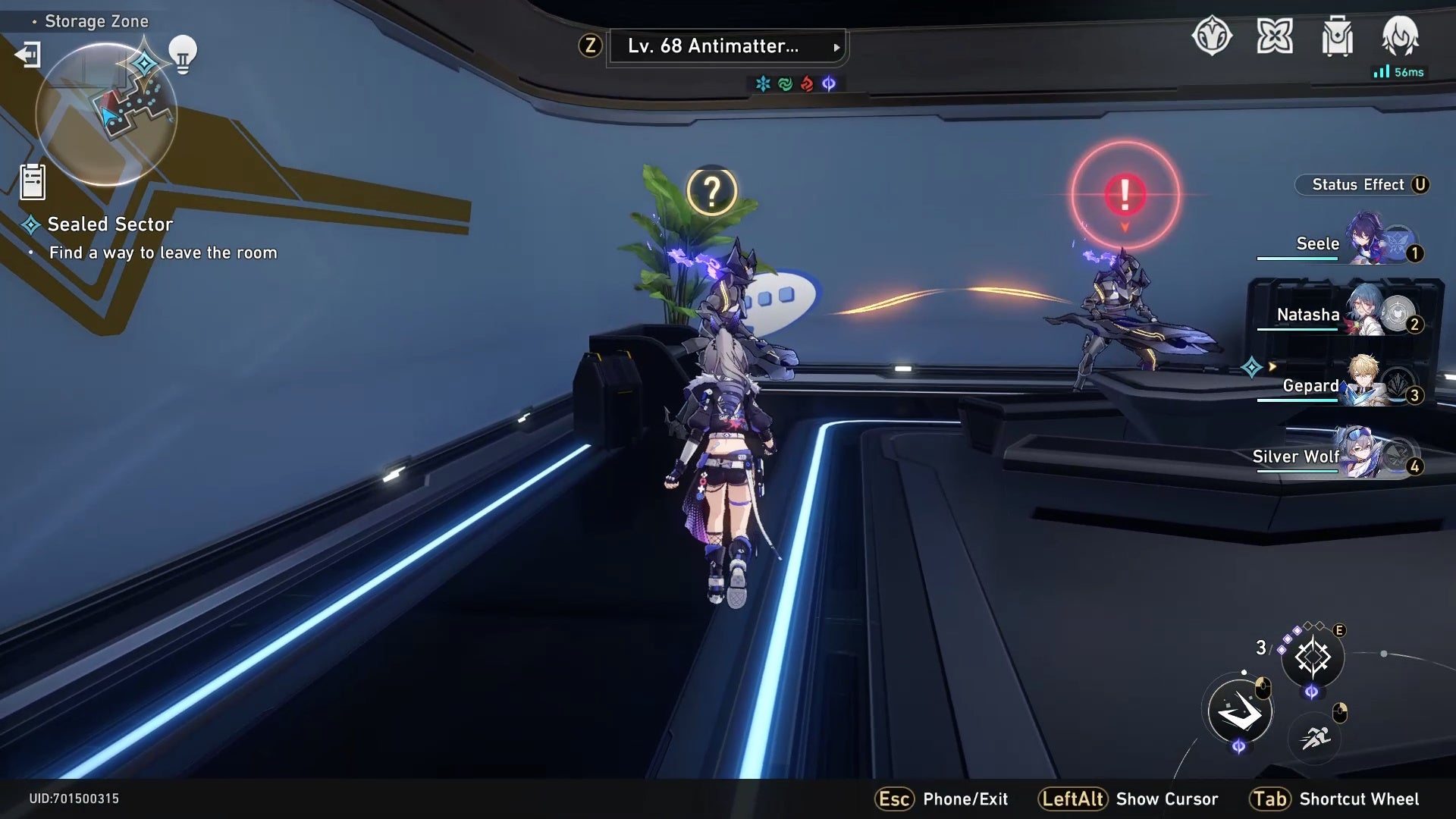Expand the Status Effect panel
1456x819 pixels.
[x=1362, y=184]
